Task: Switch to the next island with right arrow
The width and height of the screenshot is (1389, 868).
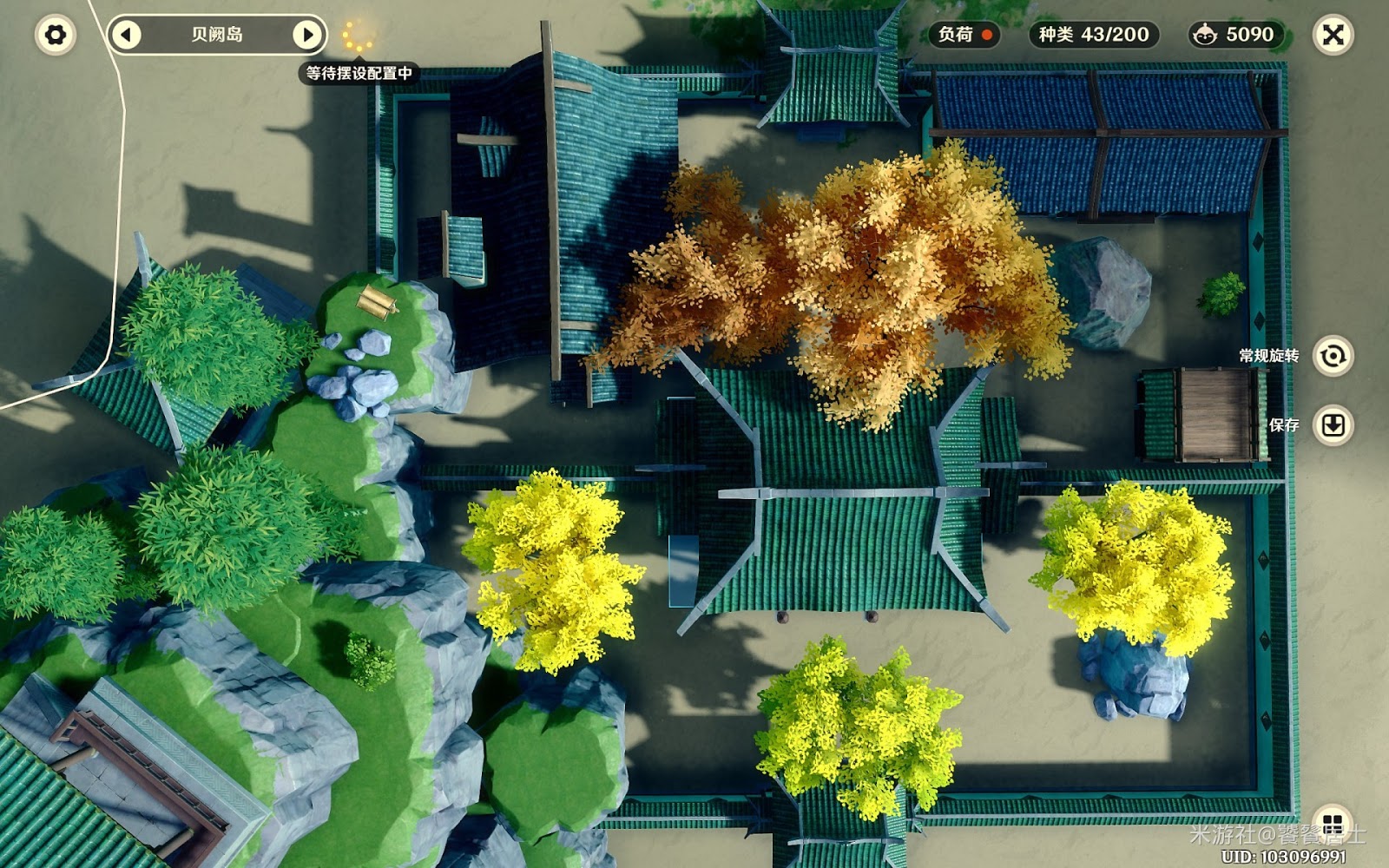Action: [x=306, y=35]
